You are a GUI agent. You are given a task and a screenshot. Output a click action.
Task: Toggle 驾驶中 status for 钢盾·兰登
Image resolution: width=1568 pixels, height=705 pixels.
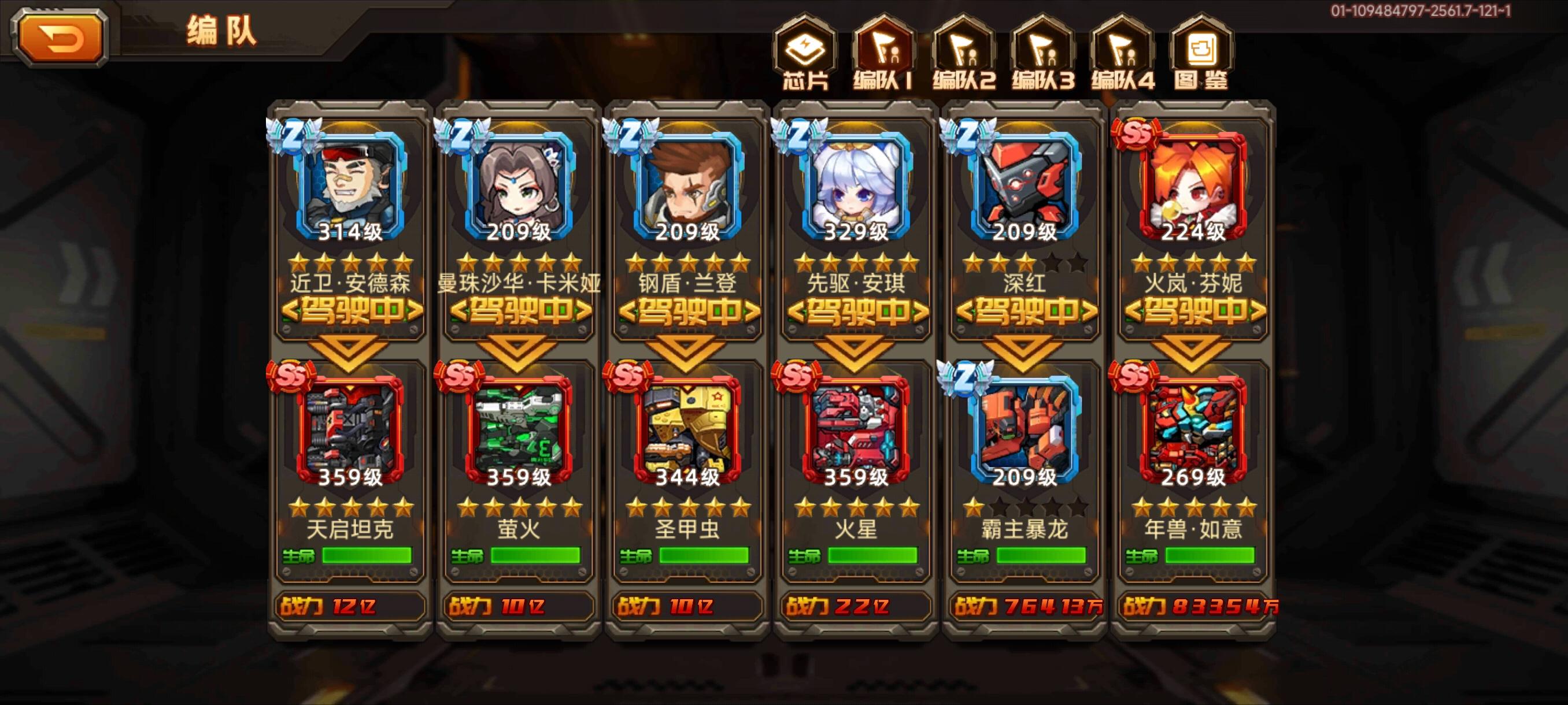point(687,311)
